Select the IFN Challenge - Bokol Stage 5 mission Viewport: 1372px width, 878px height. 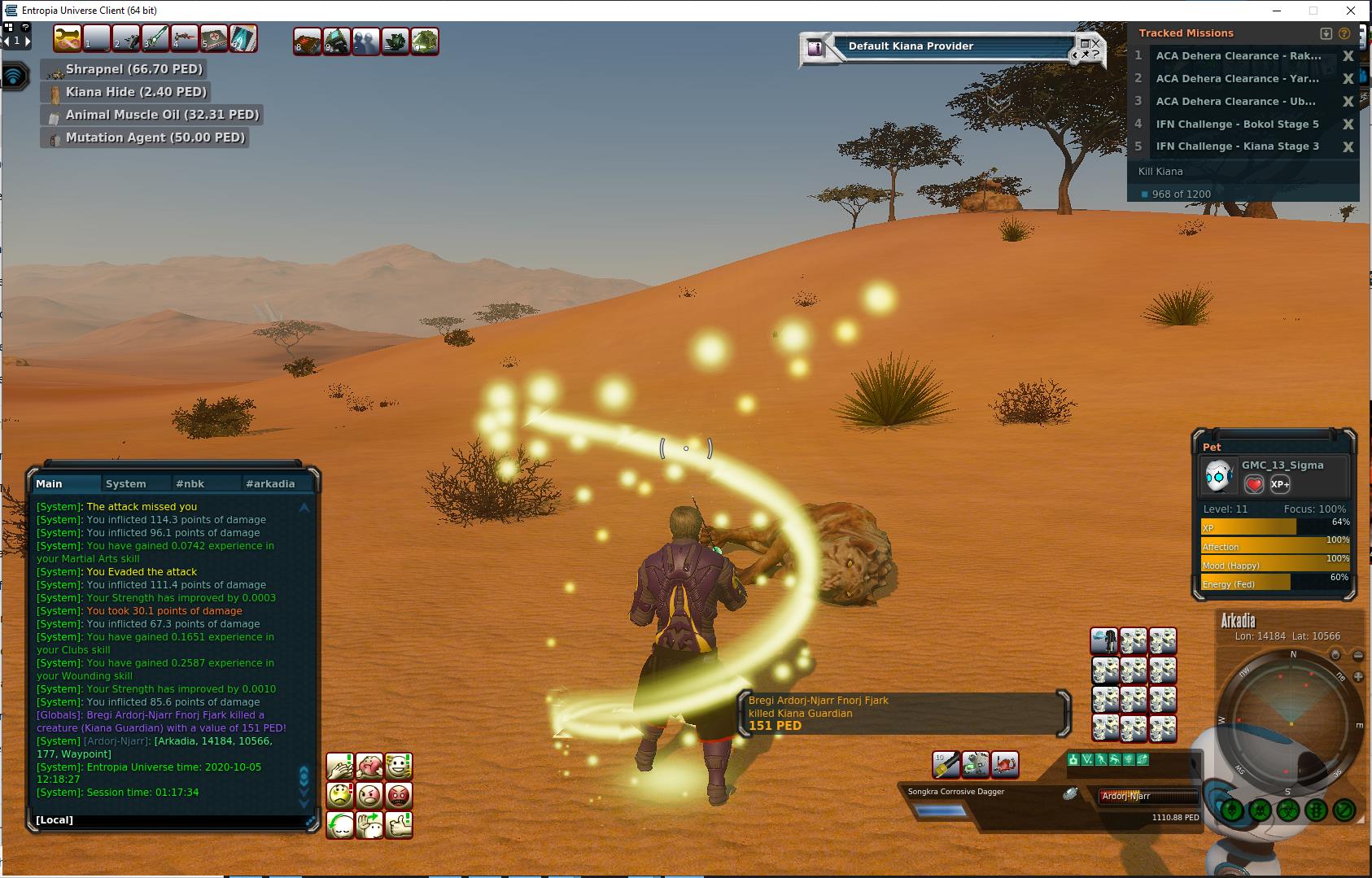(x=1237, y=124)
